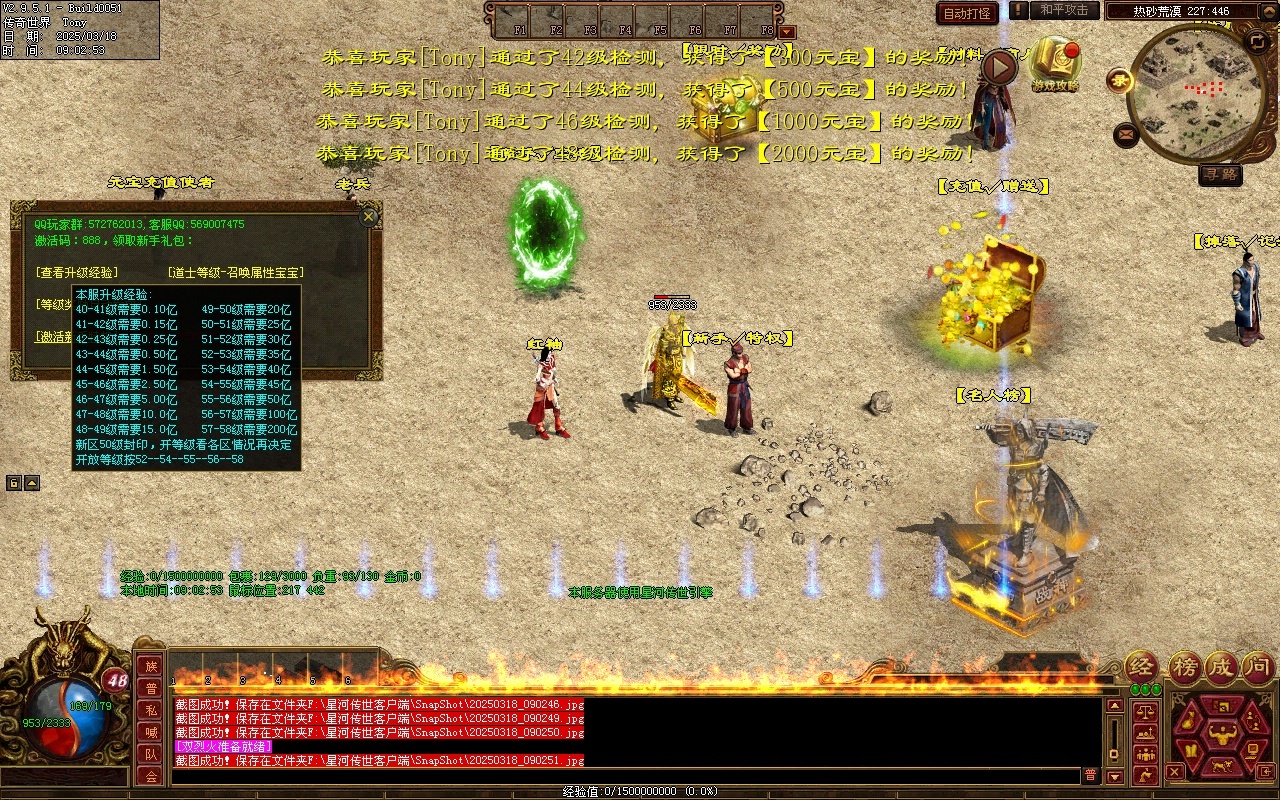Click the round play-arrow button
Image resolution: width=1280 pixels, height=800 pixels.
[998, 67]
